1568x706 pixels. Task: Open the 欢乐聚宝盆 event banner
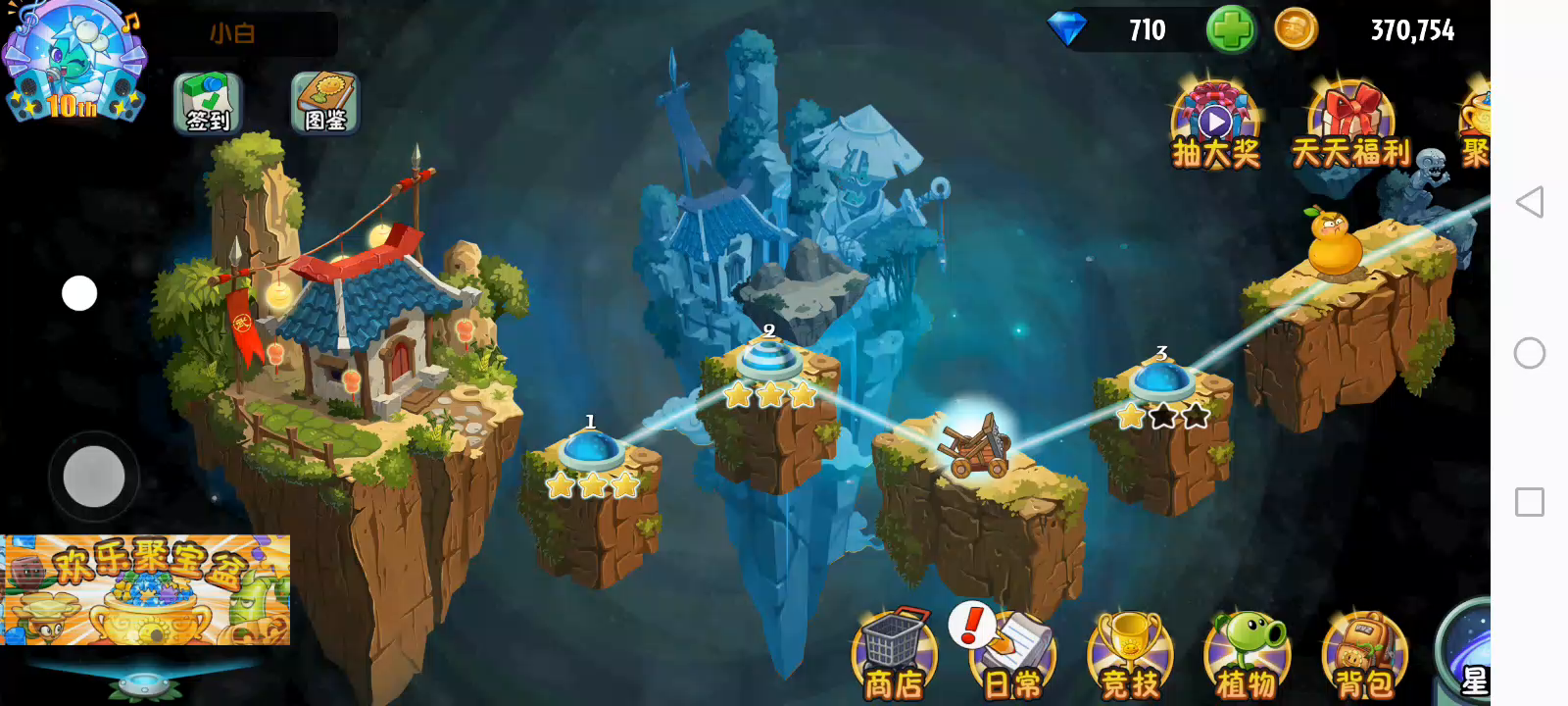click(x=146, y=589)
